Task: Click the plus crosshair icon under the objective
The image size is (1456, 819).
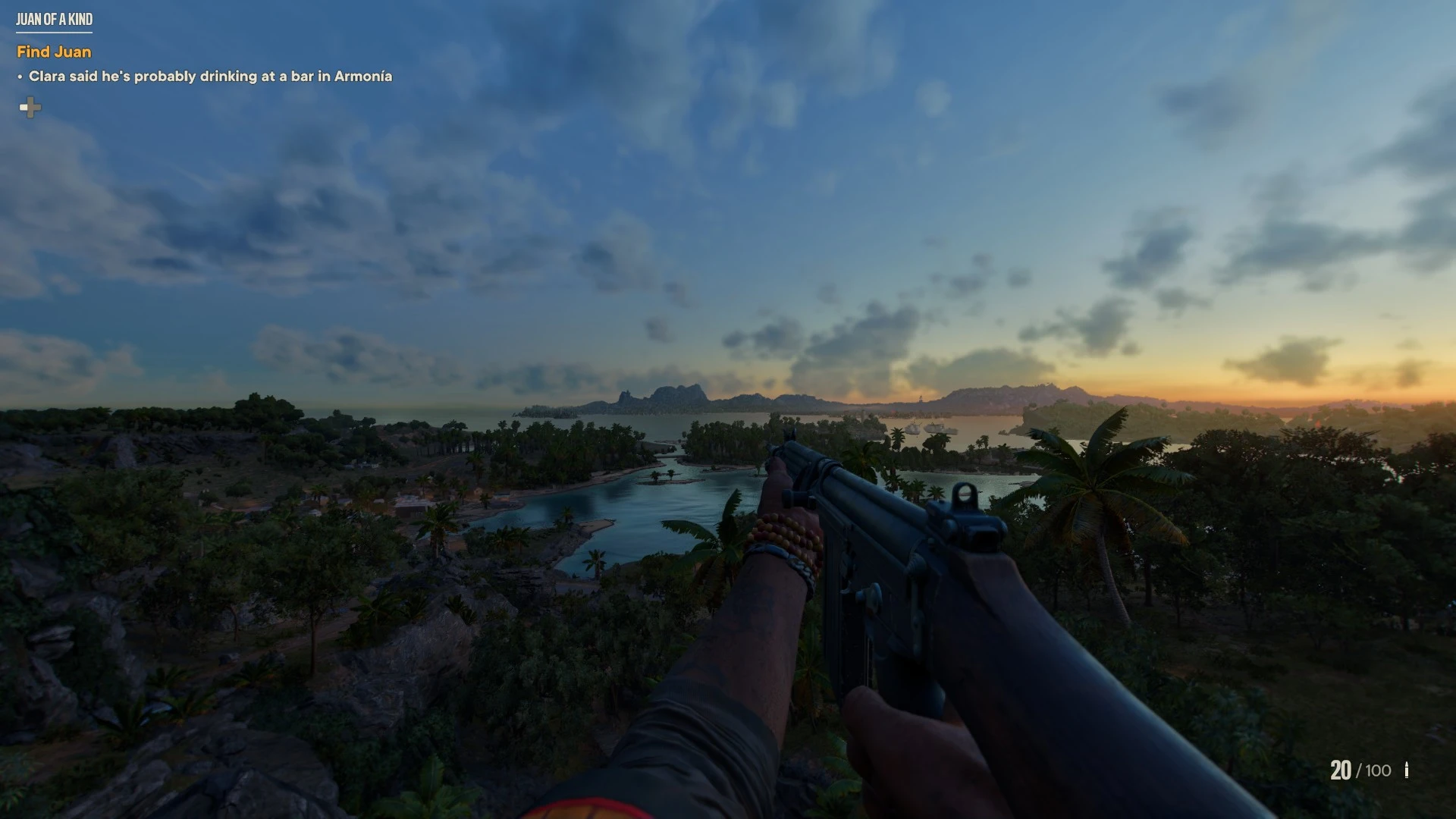Action: pos(30,108)
